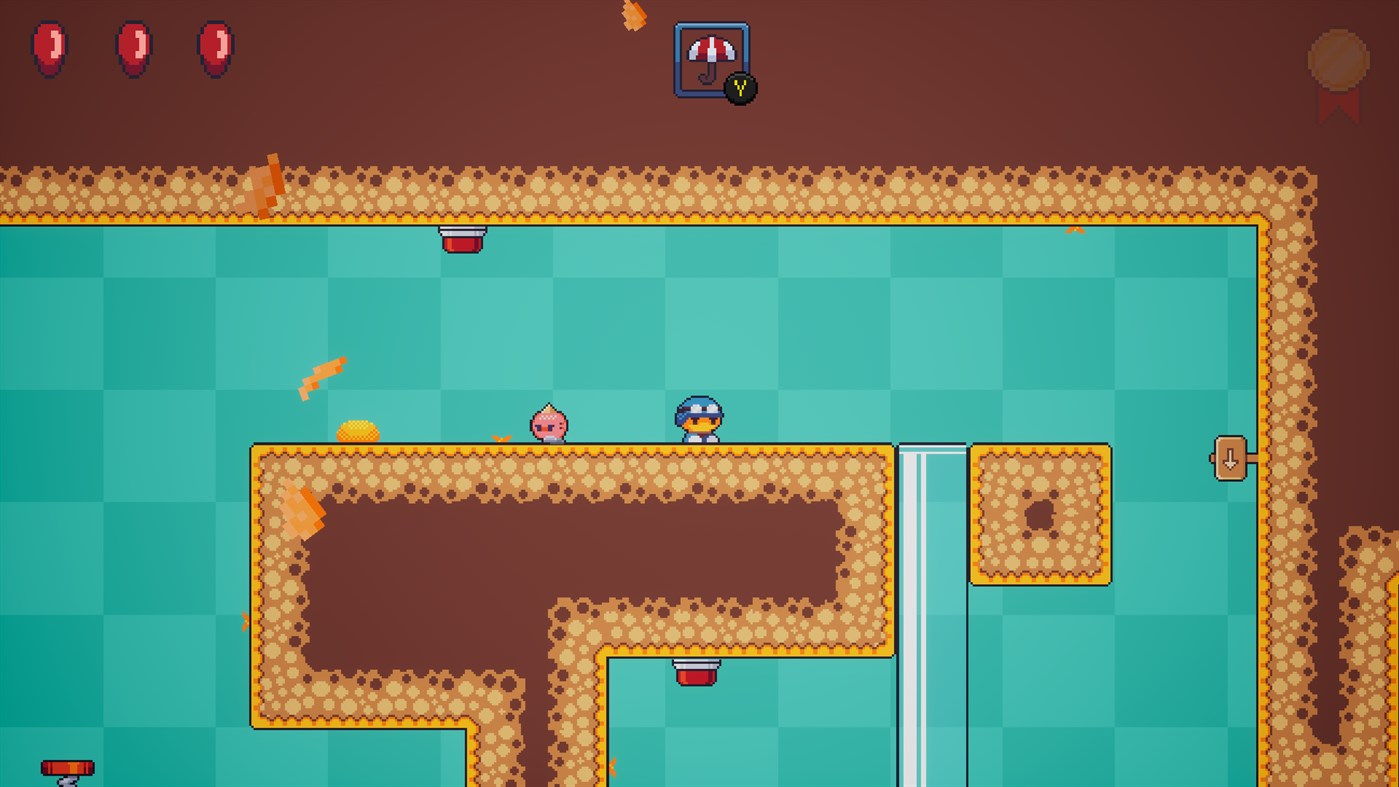Click the orange feather beside the left wall
Image resolution: width=1399 pixels, height=787 pixels.
point(300,510)
